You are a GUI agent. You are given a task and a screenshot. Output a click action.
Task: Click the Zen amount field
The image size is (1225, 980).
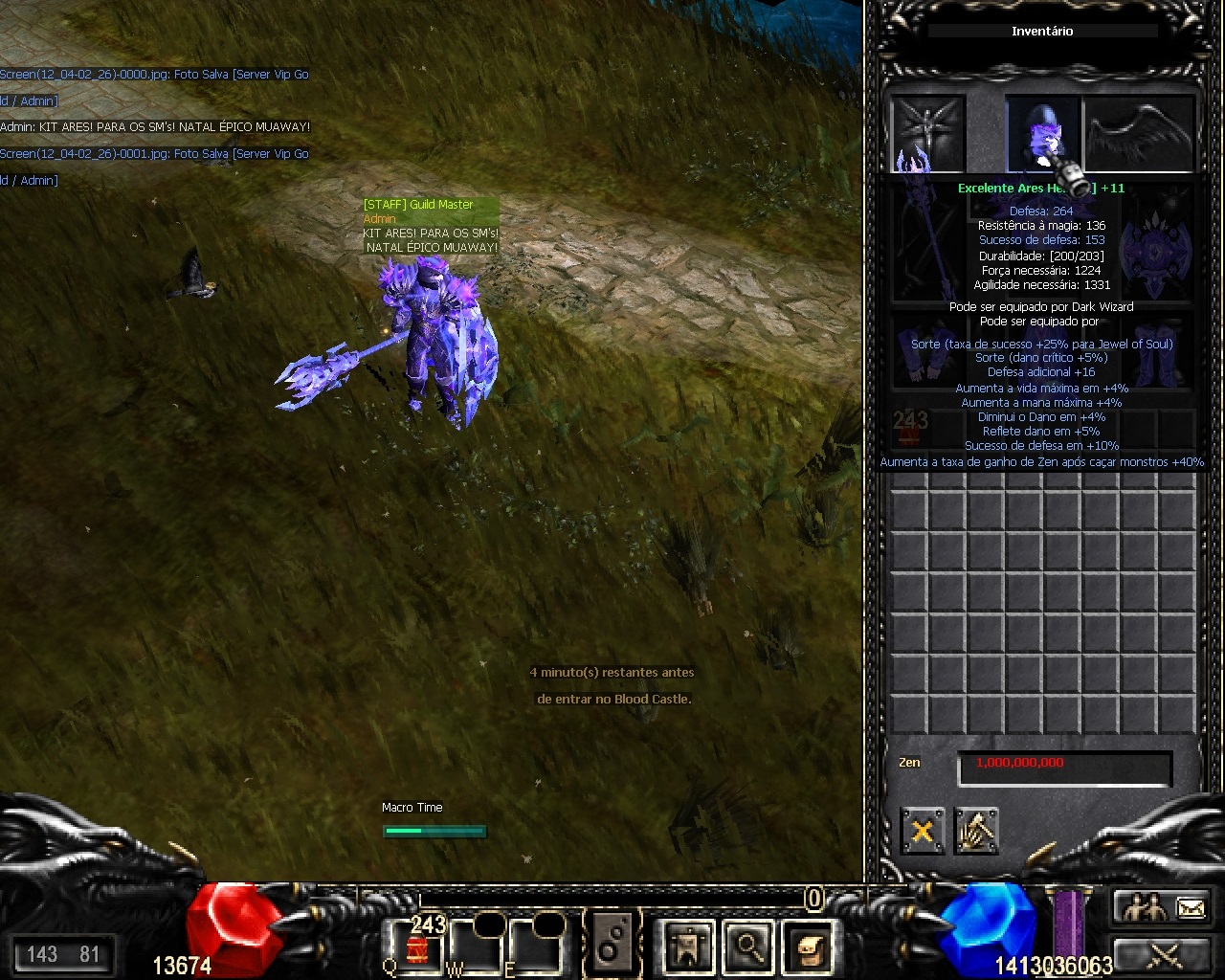(x=1064, y=767)
